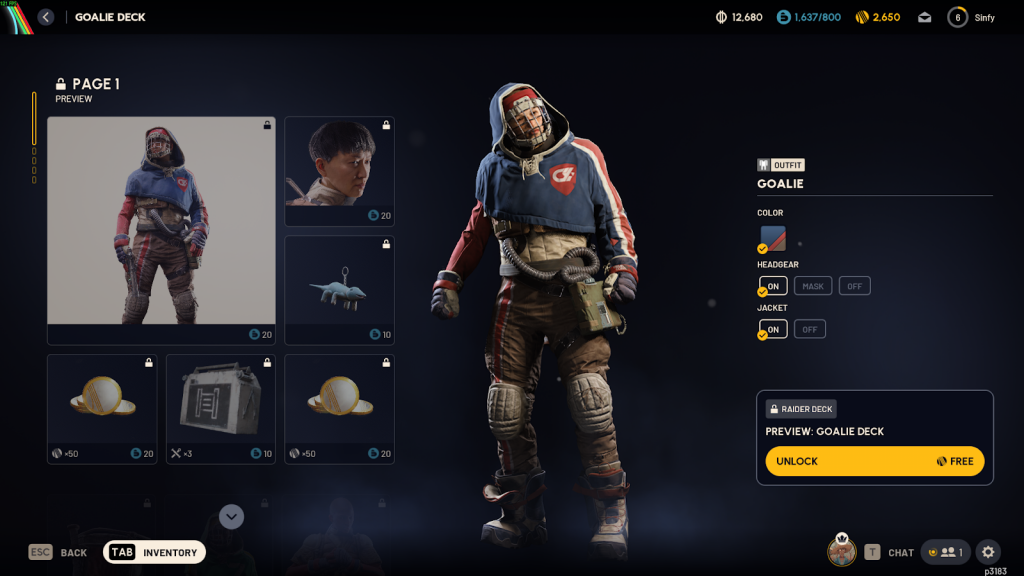Expand the next page down arrow
This screenshot has height=576, width=1024.
coord(232,516)
